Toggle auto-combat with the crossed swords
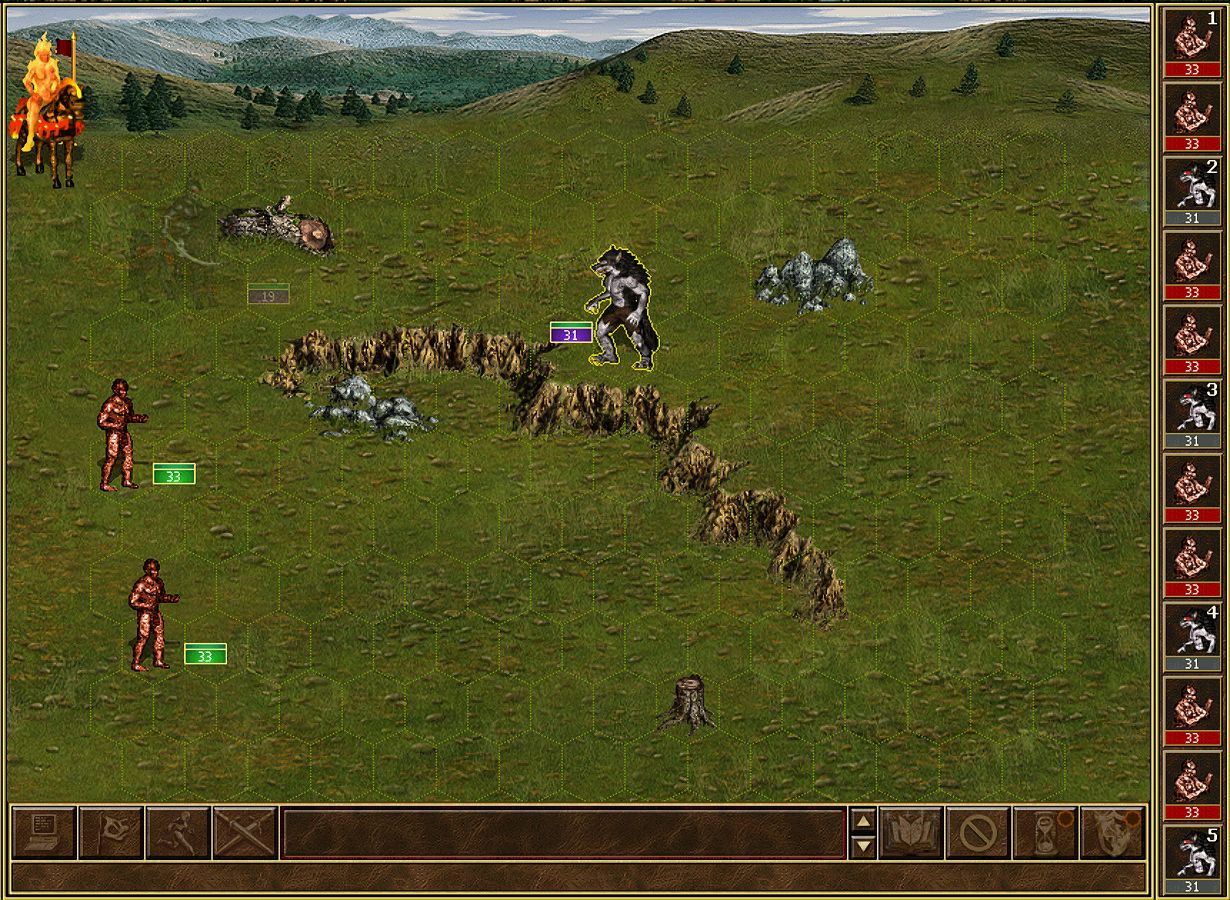This screenshot has width=1230, height=900. click(245, 832)
